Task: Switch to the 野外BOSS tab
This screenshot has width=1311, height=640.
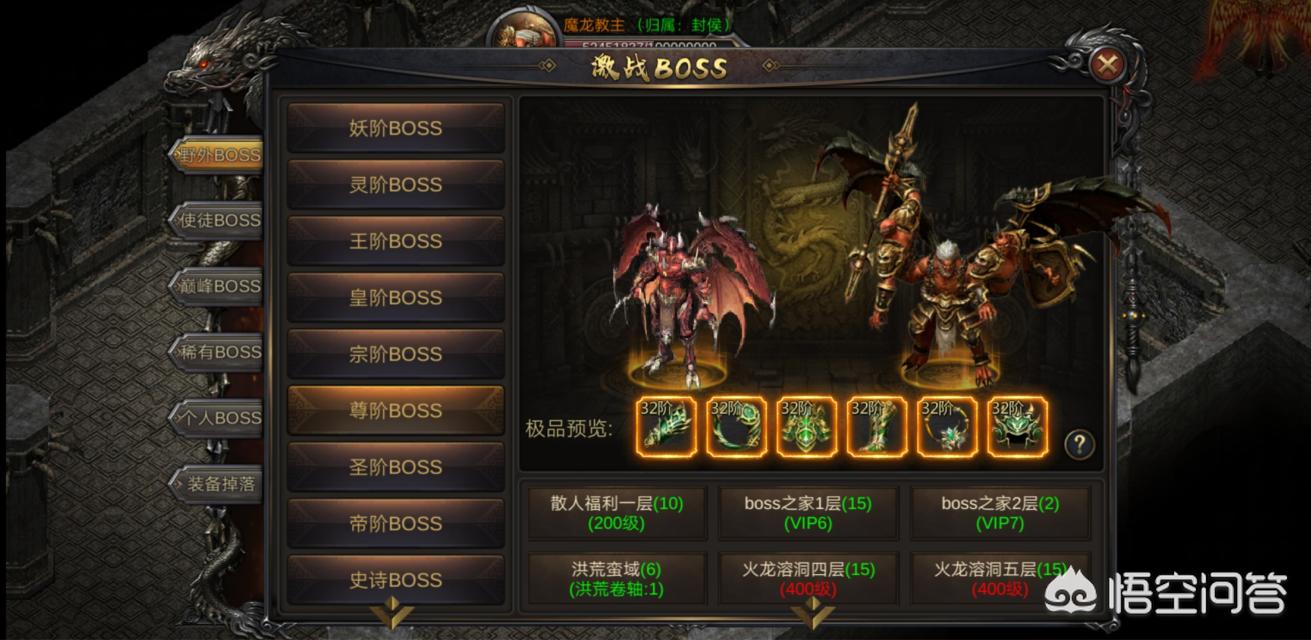Action: (x=216, y=155)
